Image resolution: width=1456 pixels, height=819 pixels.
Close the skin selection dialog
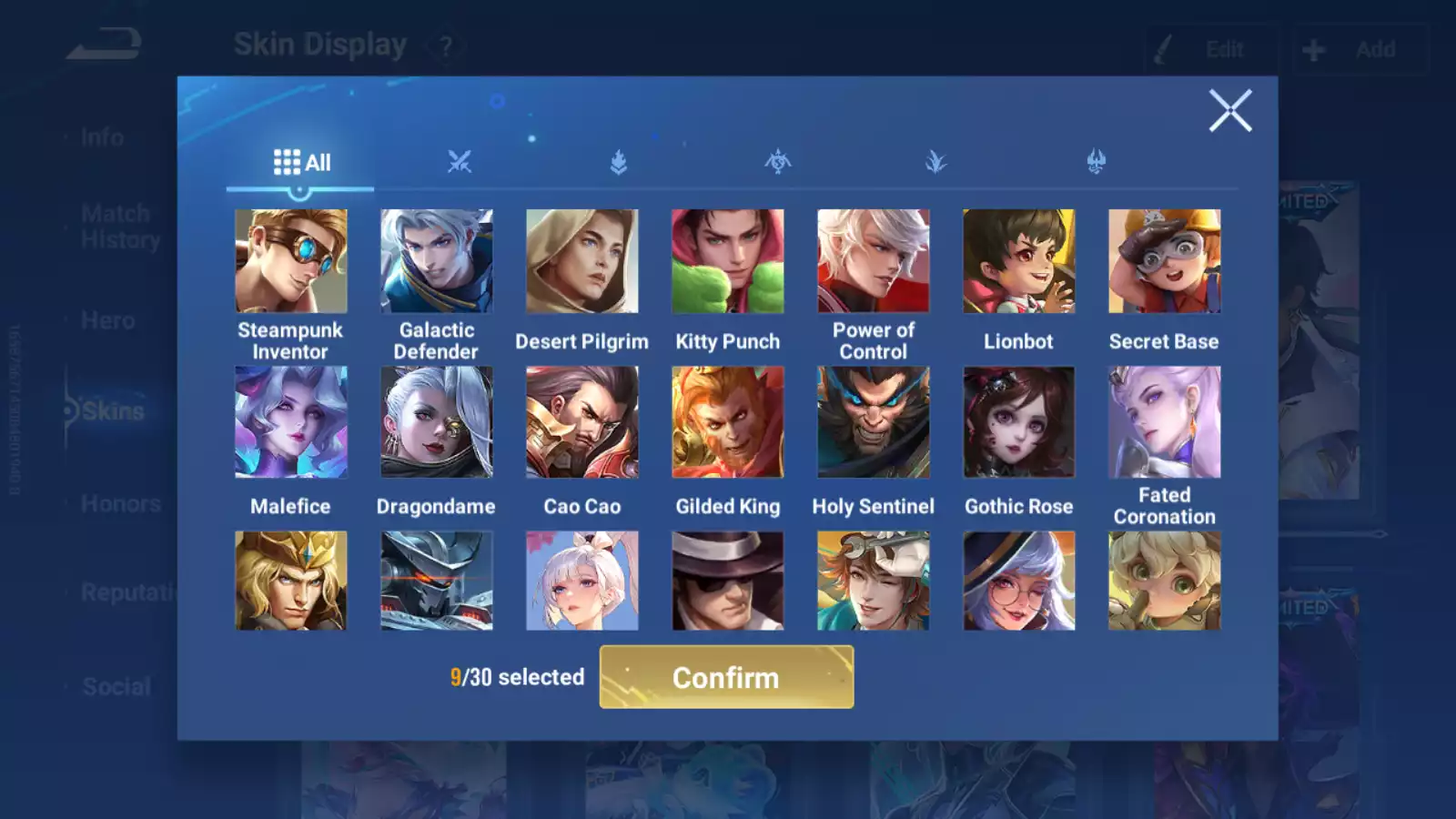pos(1230,111)
